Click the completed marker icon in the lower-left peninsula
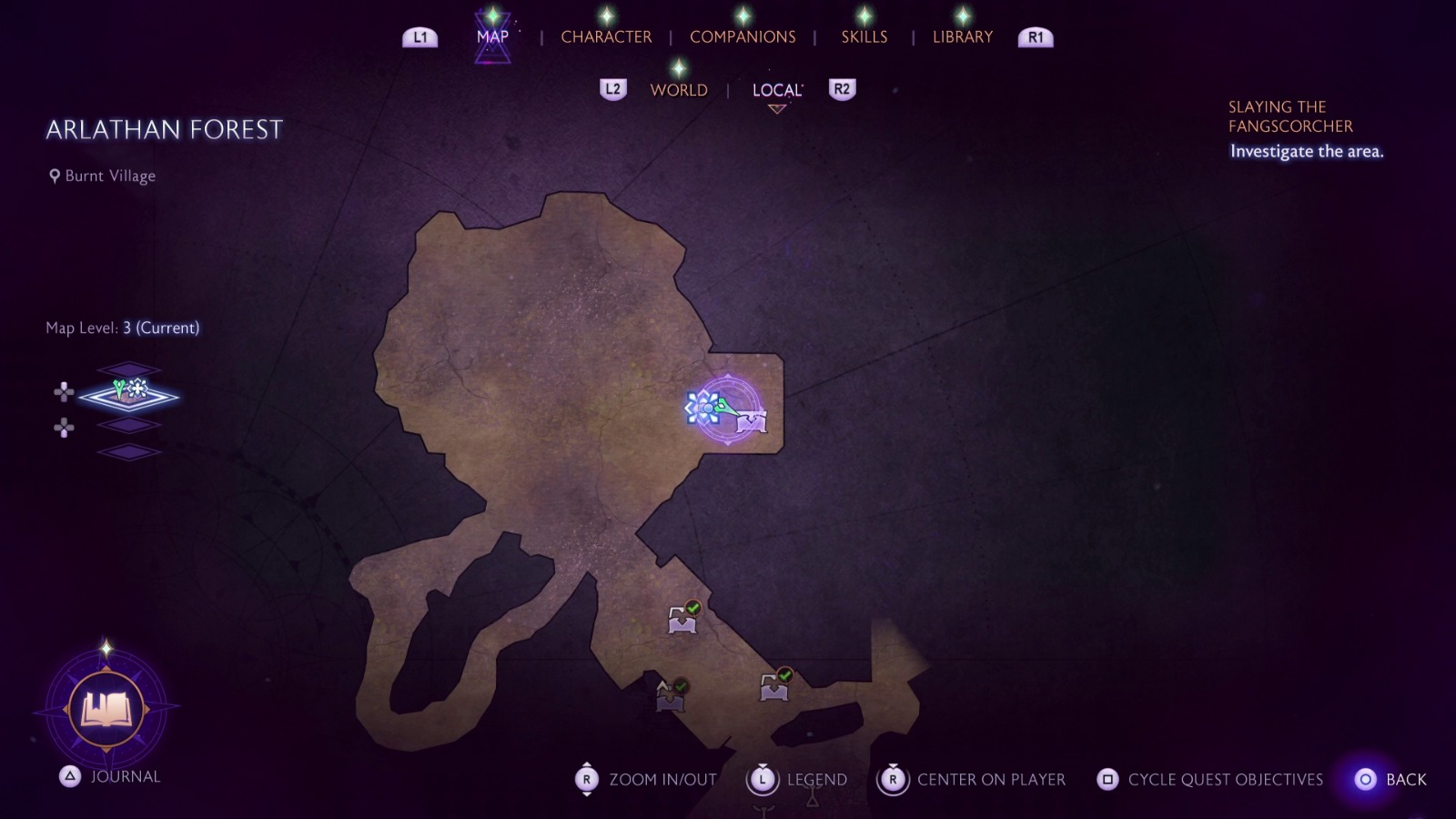The height and width of the screenshot is (819, 1456). (x=671, y=696)
